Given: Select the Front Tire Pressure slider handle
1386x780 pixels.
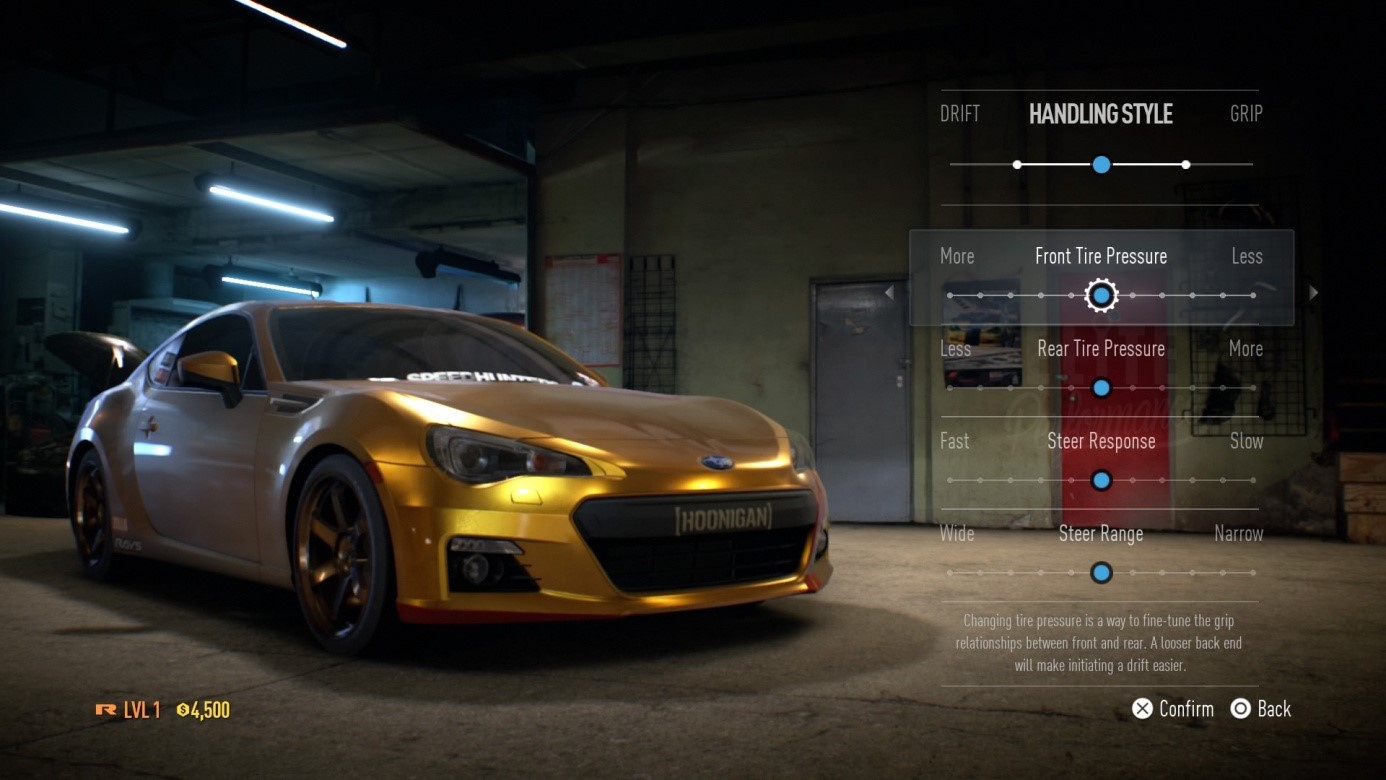Looking at the screenshot, I should point(1101,295).
